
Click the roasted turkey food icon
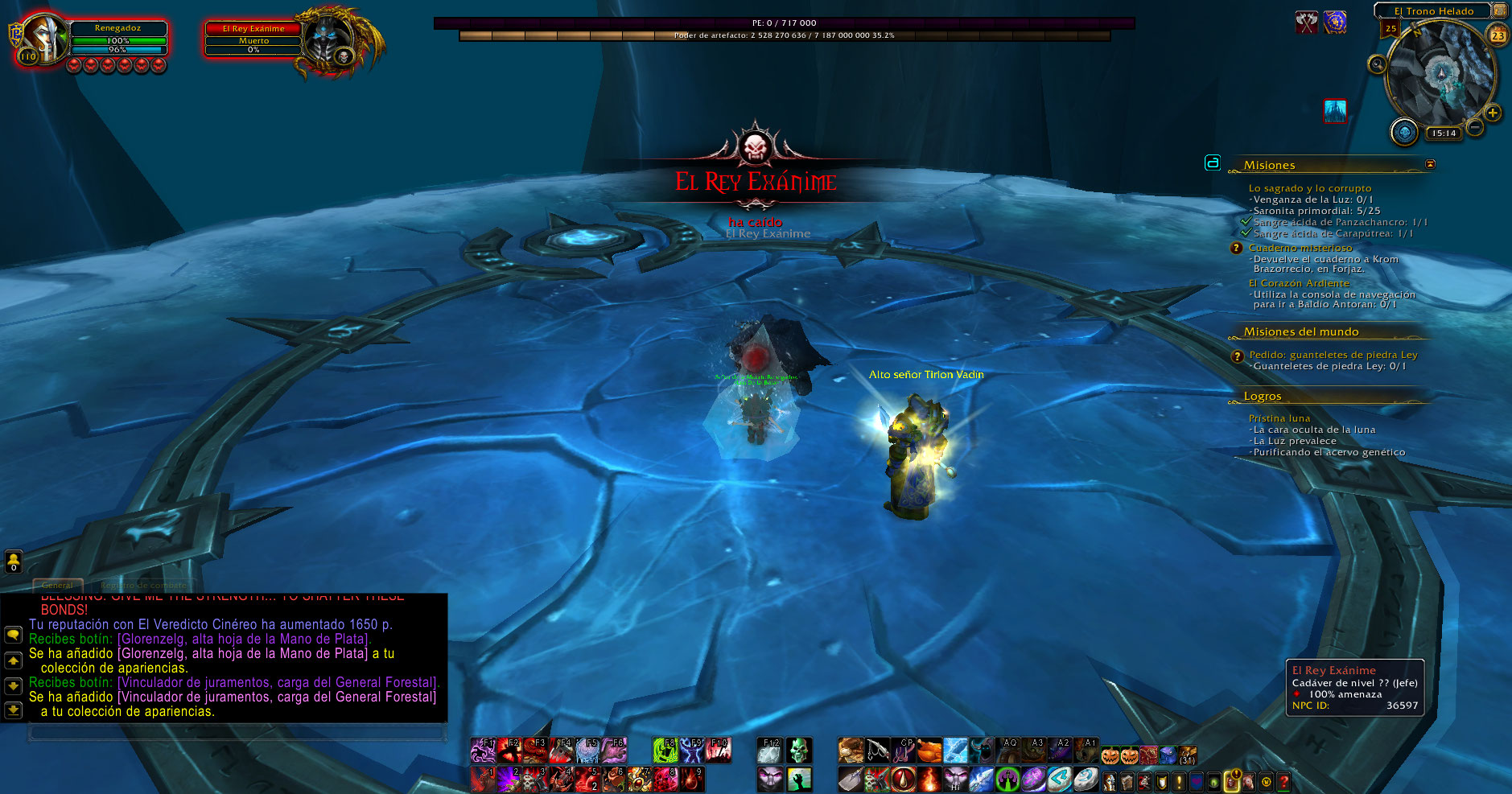click(929, 751)
